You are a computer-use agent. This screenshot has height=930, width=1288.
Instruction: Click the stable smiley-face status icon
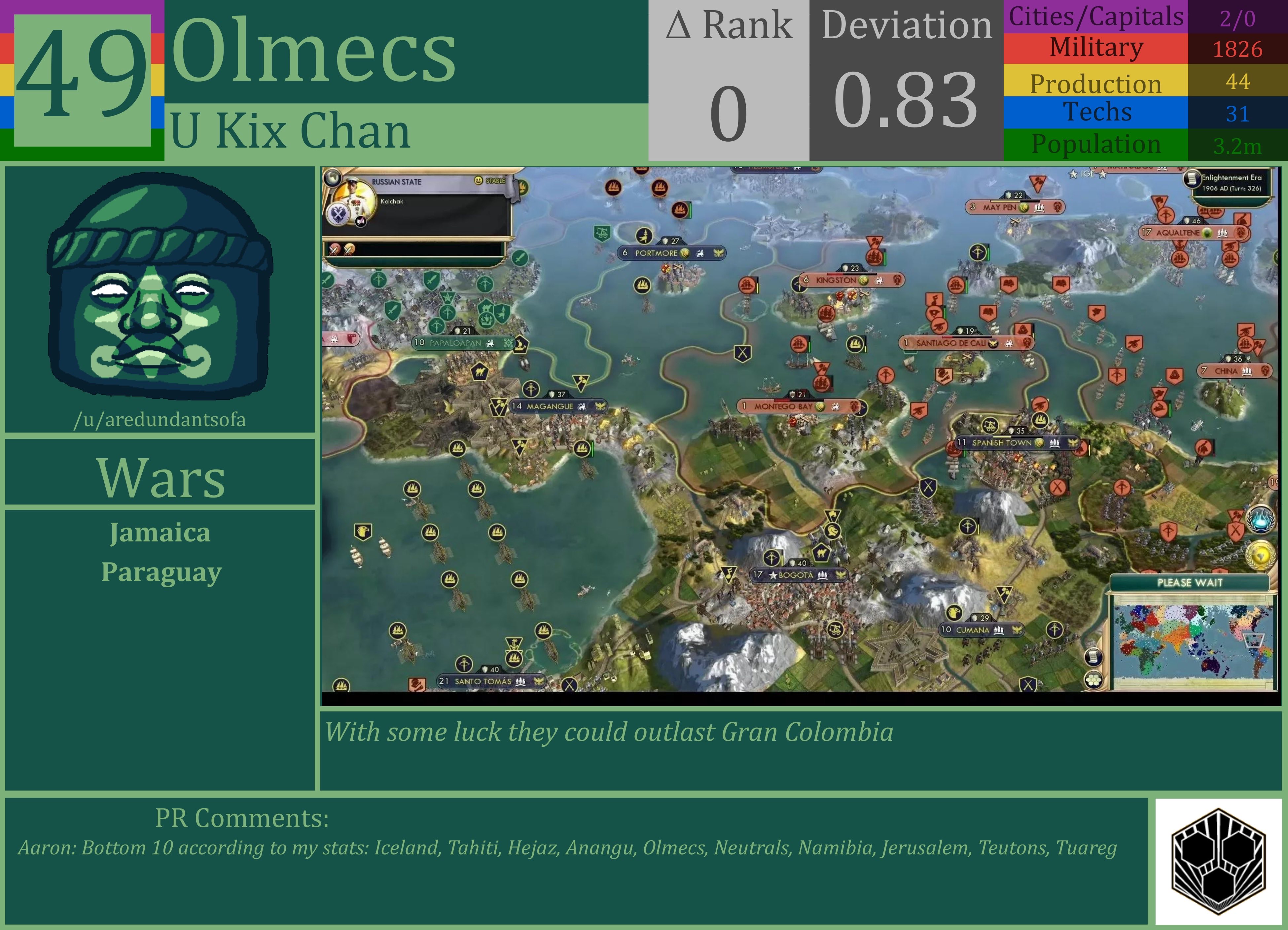(479, 181)
